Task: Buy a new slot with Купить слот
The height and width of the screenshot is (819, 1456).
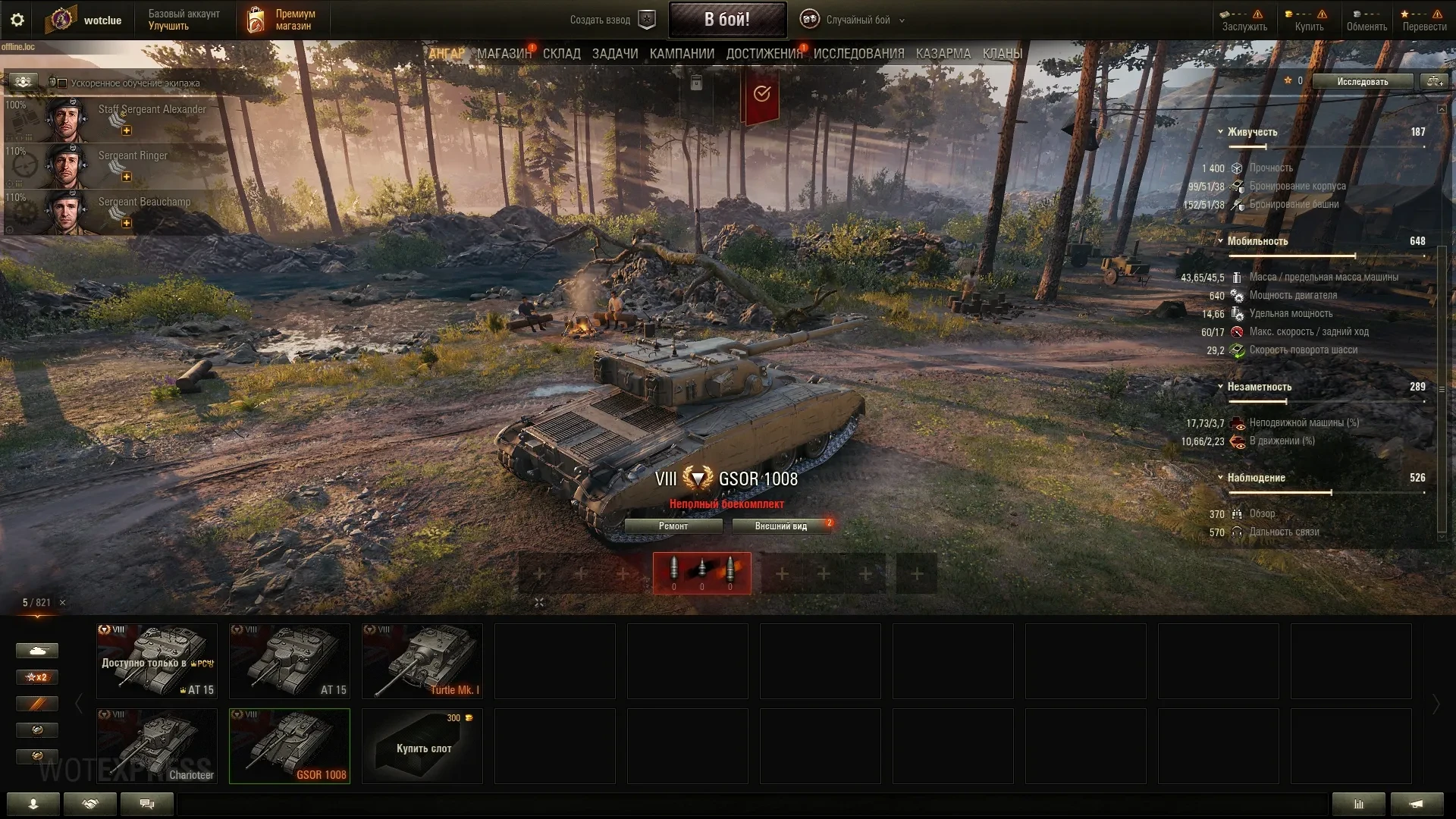Action: (422, 745)
